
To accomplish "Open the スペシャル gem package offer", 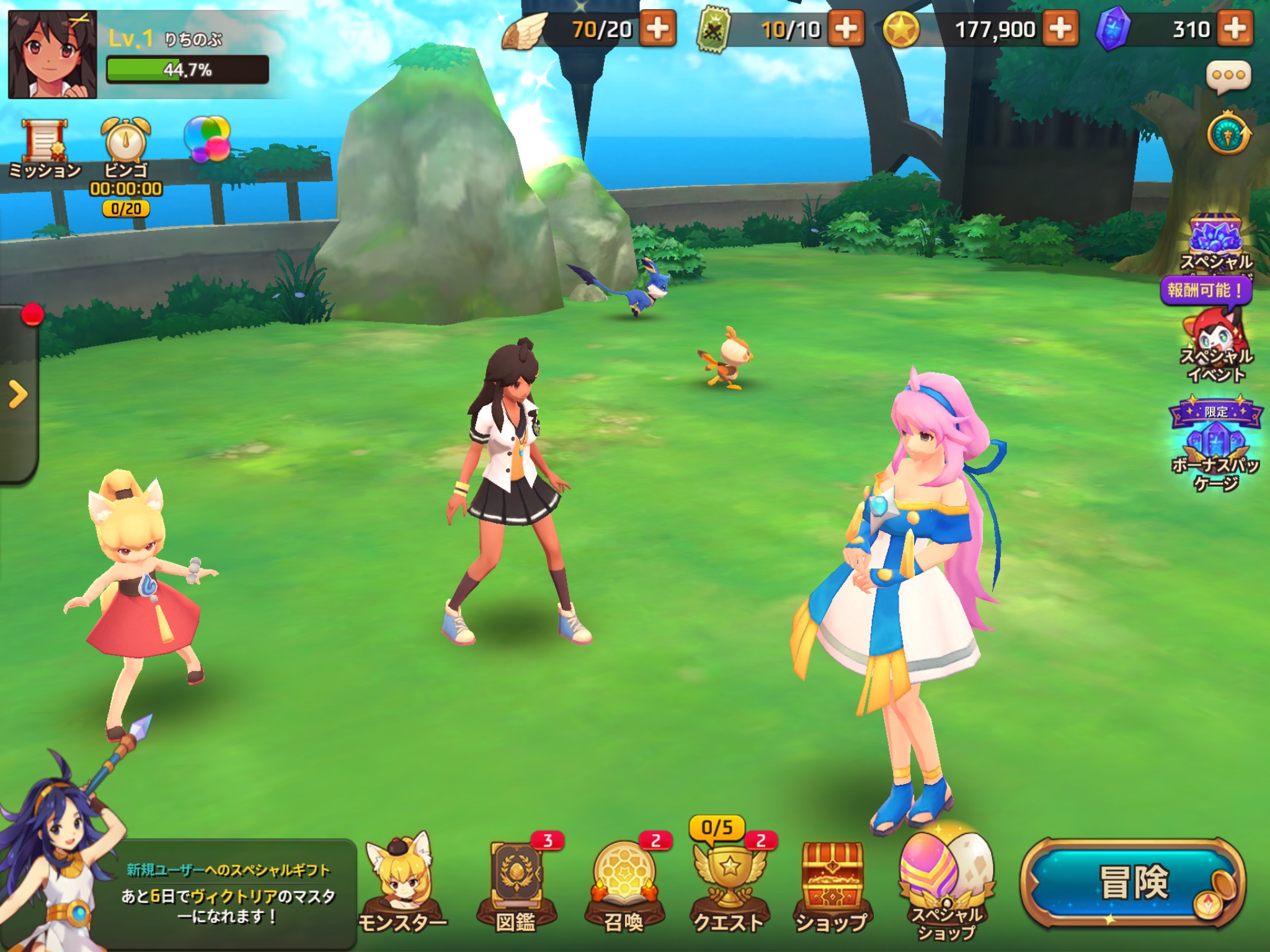I will [1215, 243].
